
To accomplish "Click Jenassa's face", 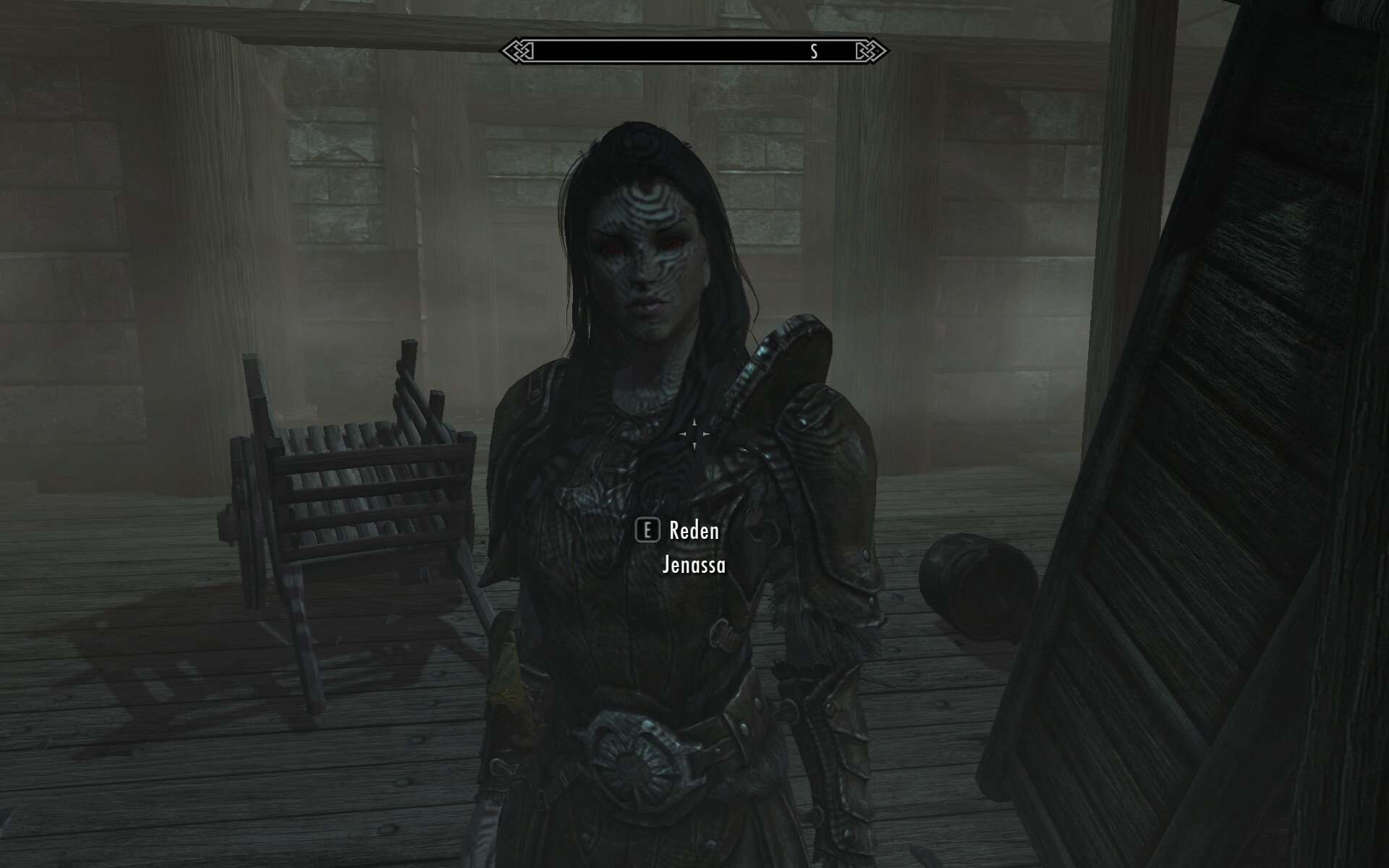I will (644, 253).
